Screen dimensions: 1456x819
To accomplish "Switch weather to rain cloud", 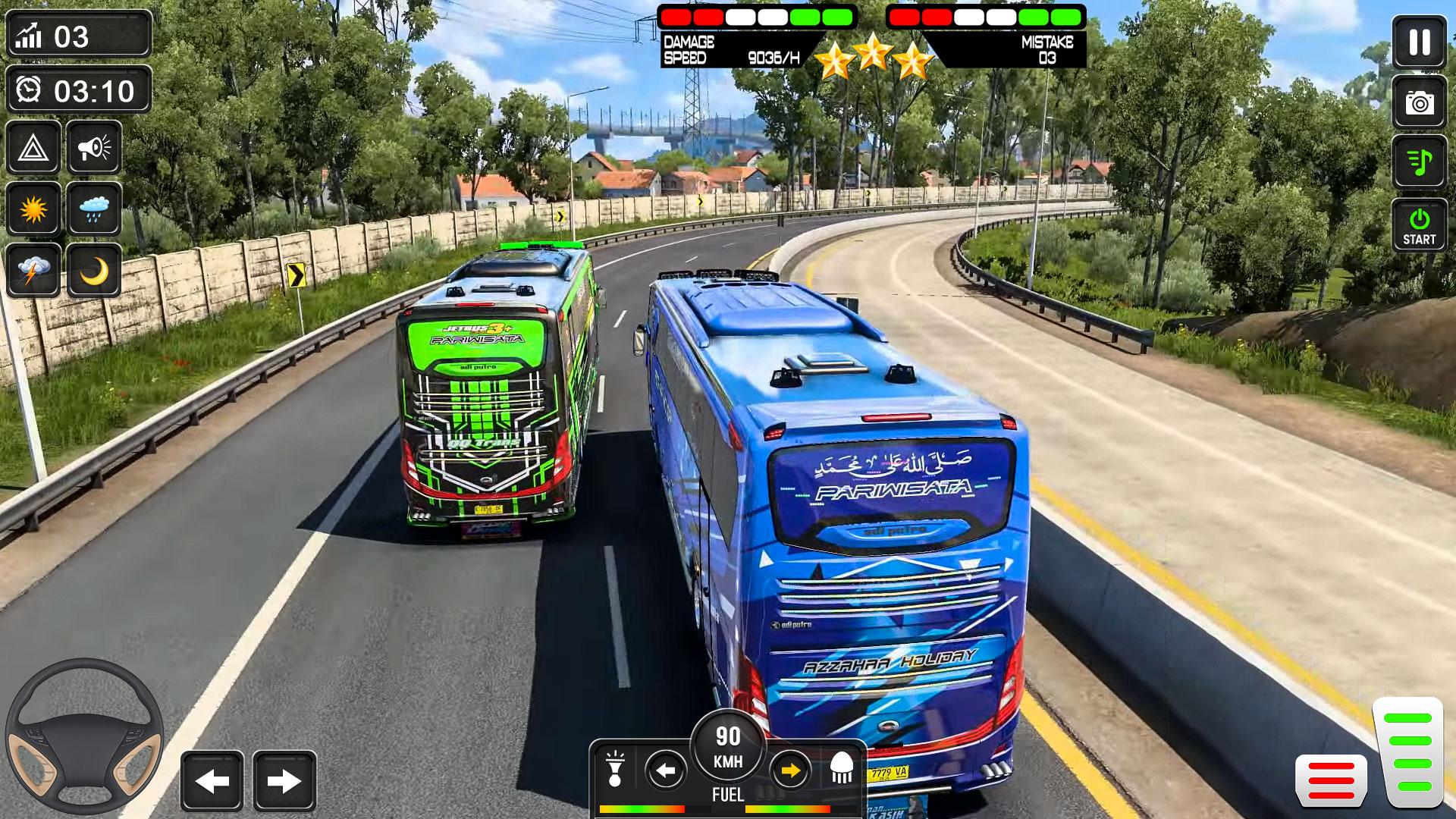I will (x=94, y=209).
